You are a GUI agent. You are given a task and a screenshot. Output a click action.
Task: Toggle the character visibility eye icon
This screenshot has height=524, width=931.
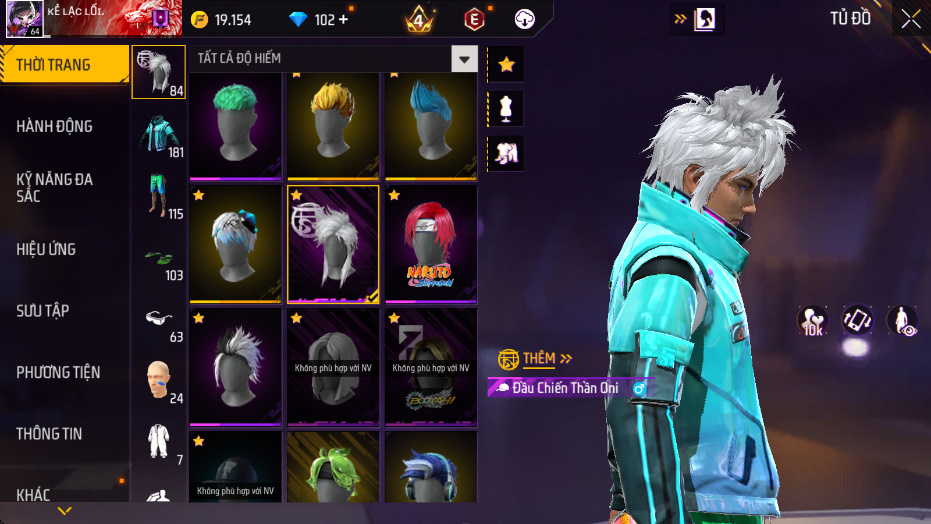tap(903, 320)
